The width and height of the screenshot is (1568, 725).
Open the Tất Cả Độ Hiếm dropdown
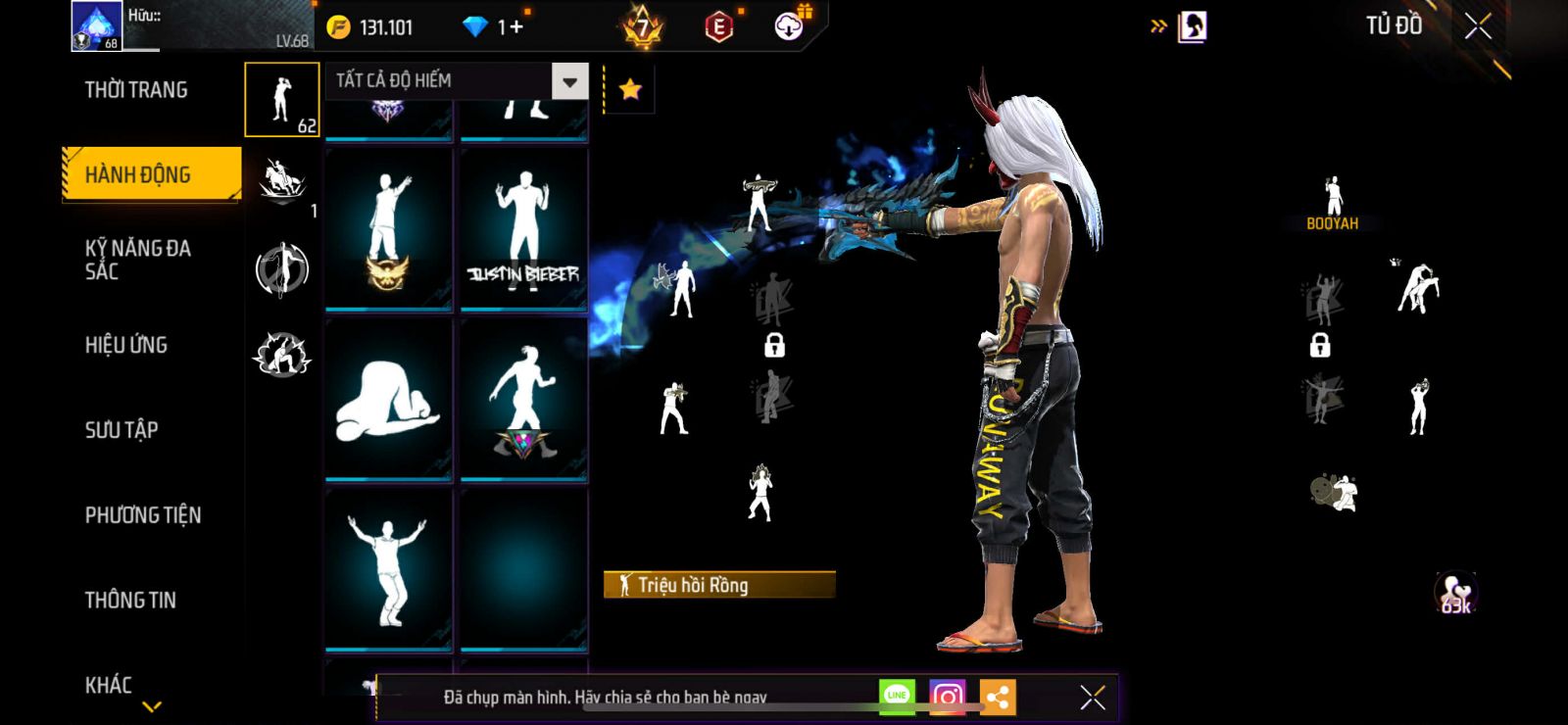569,81
